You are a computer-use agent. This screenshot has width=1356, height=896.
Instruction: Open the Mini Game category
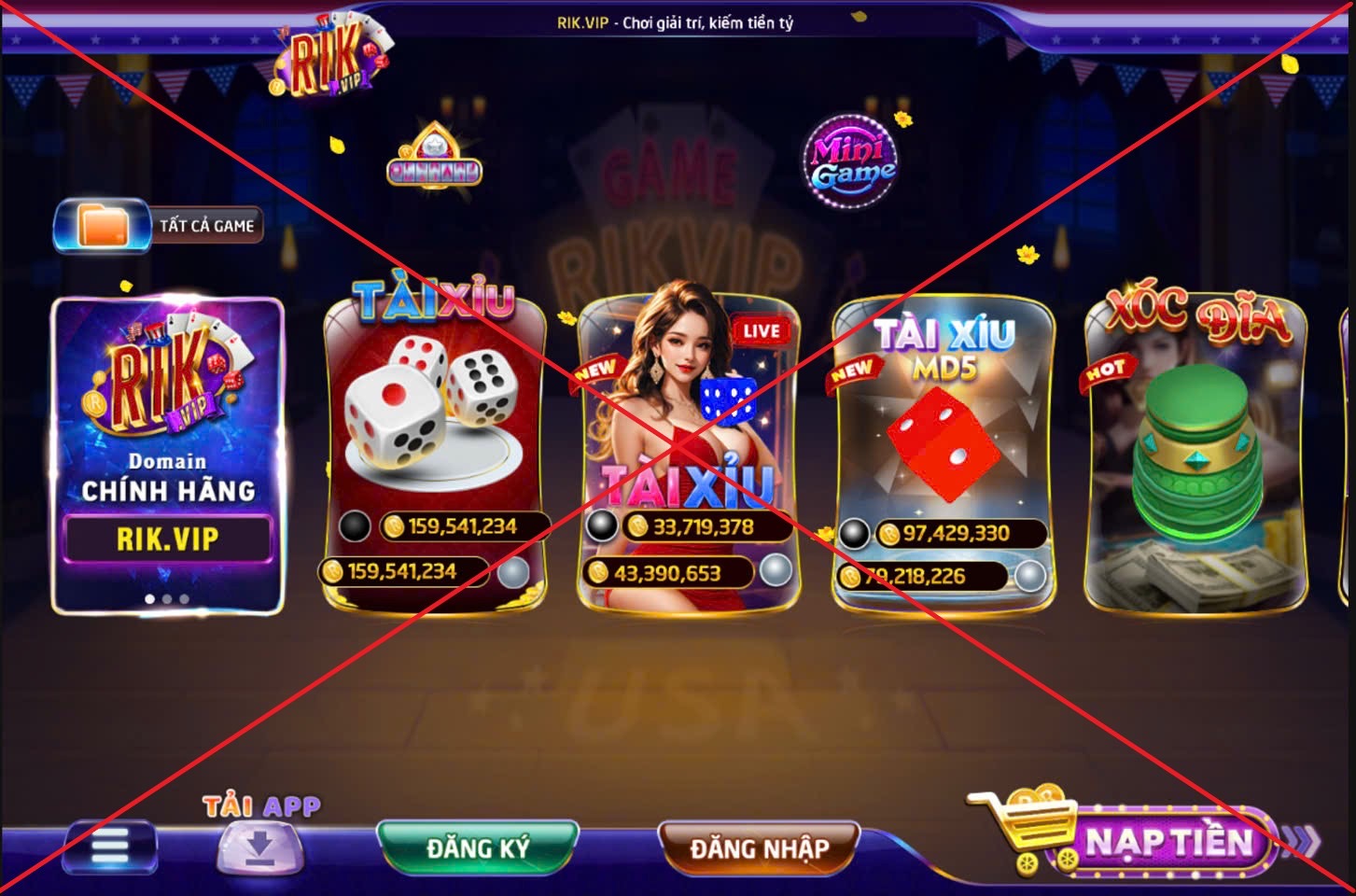850,161
